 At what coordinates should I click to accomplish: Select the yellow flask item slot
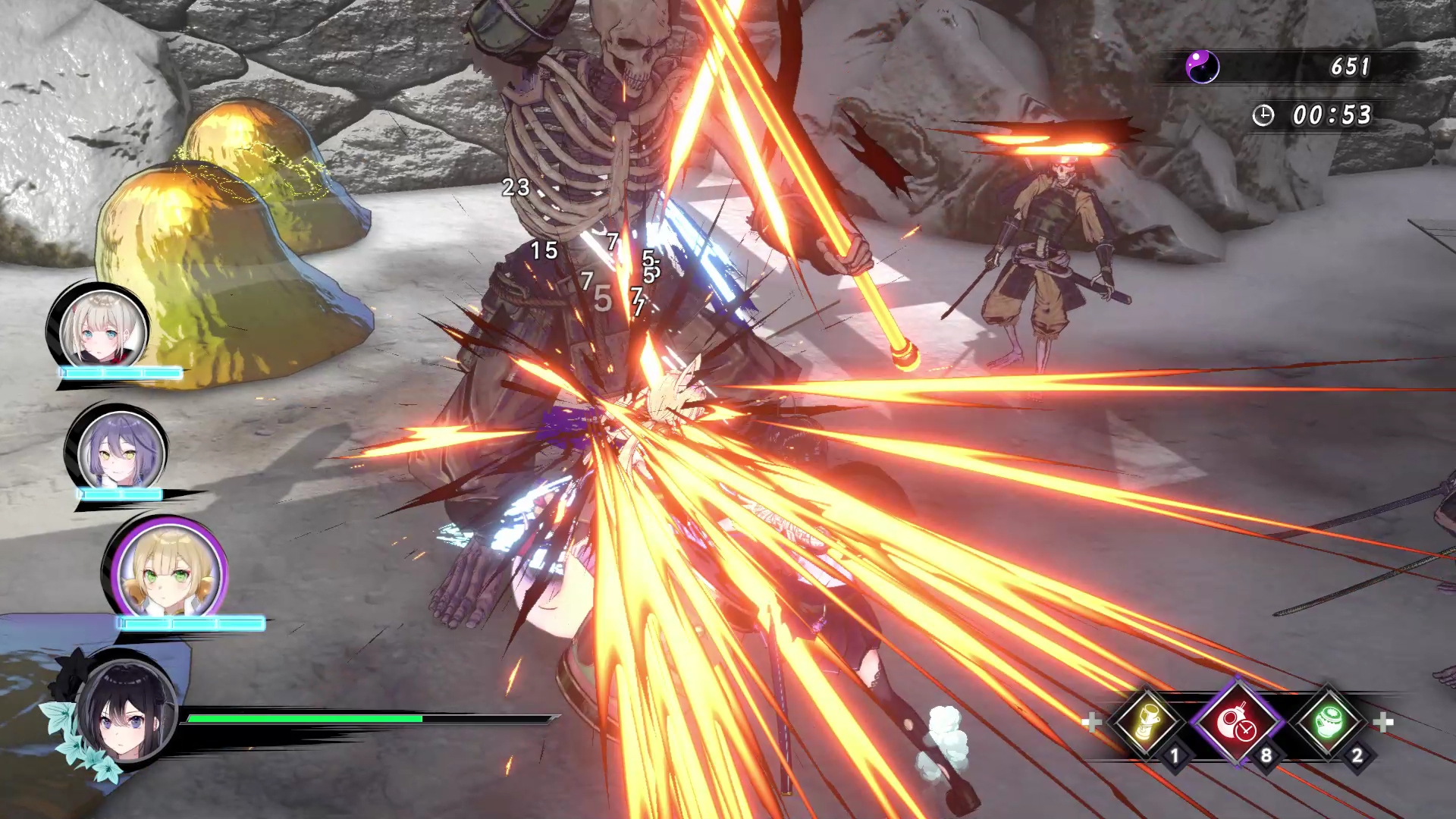click(x=1147, y=721)
